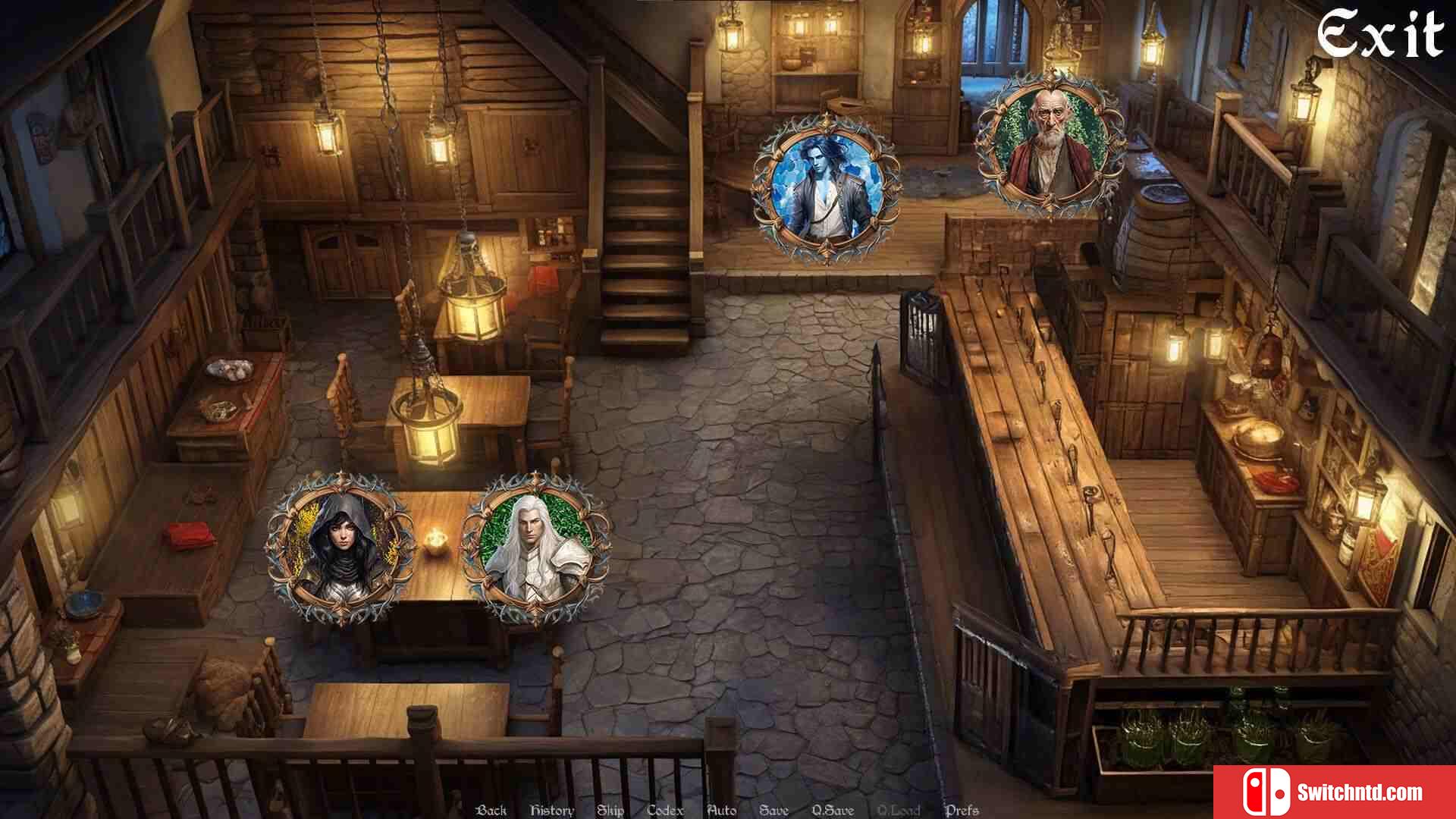
Task: Open the Codex
Action: tap(665, 810)
